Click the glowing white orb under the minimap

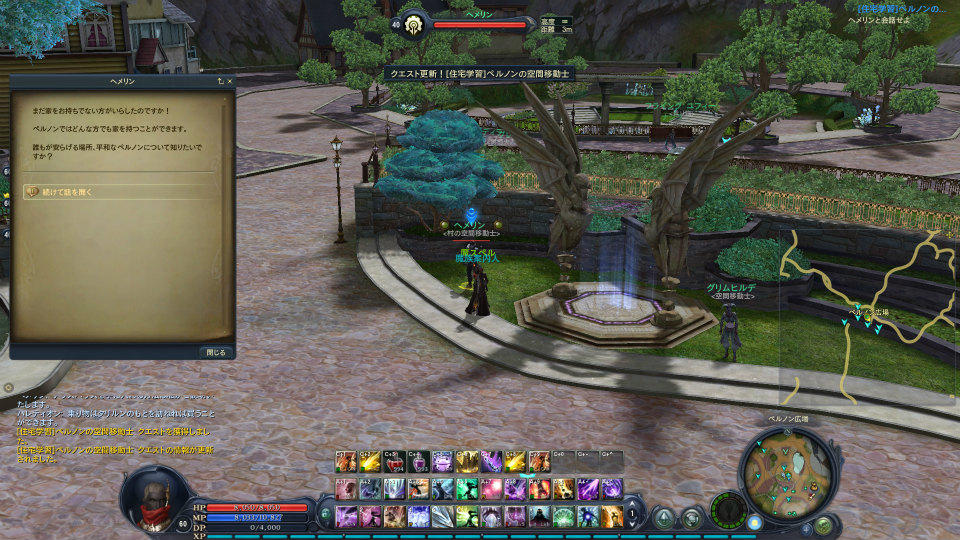754,522
